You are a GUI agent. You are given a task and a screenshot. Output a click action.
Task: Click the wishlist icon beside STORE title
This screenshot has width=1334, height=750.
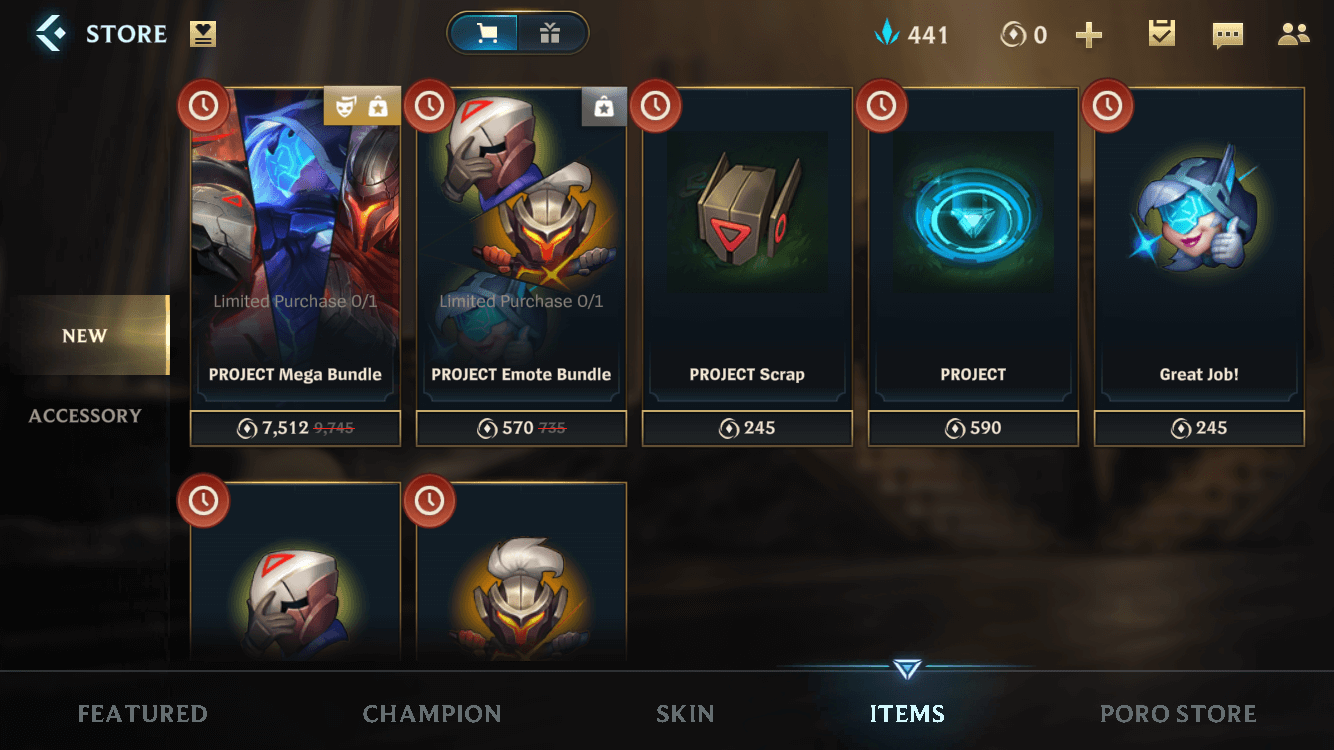204,32
